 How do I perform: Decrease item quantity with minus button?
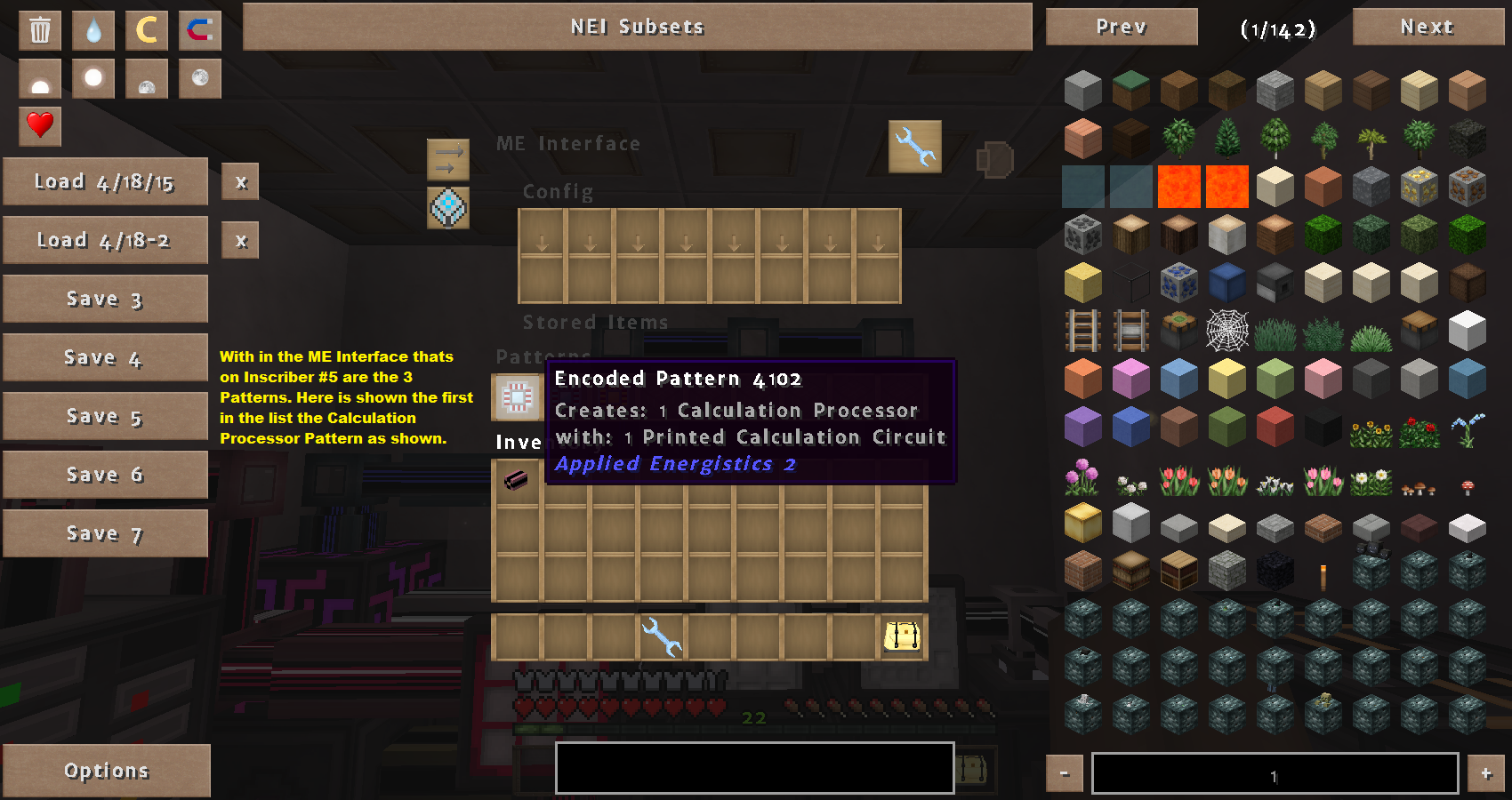tap(1065, 773)
